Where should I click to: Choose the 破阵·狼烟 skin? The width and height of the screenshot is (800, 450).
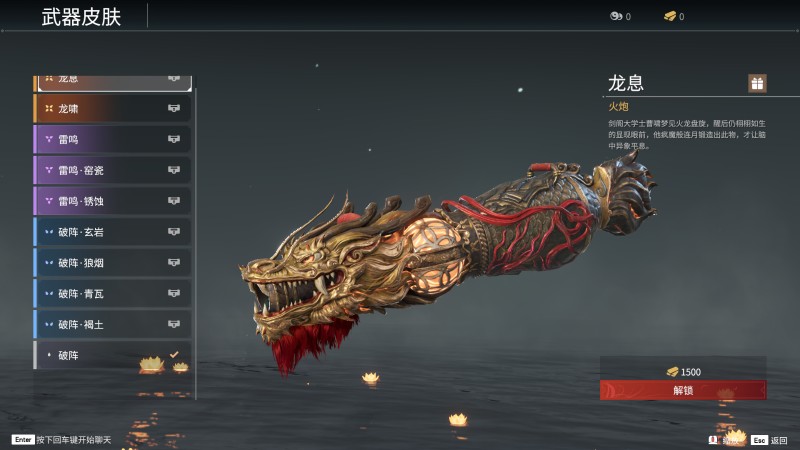click(112, 263)
